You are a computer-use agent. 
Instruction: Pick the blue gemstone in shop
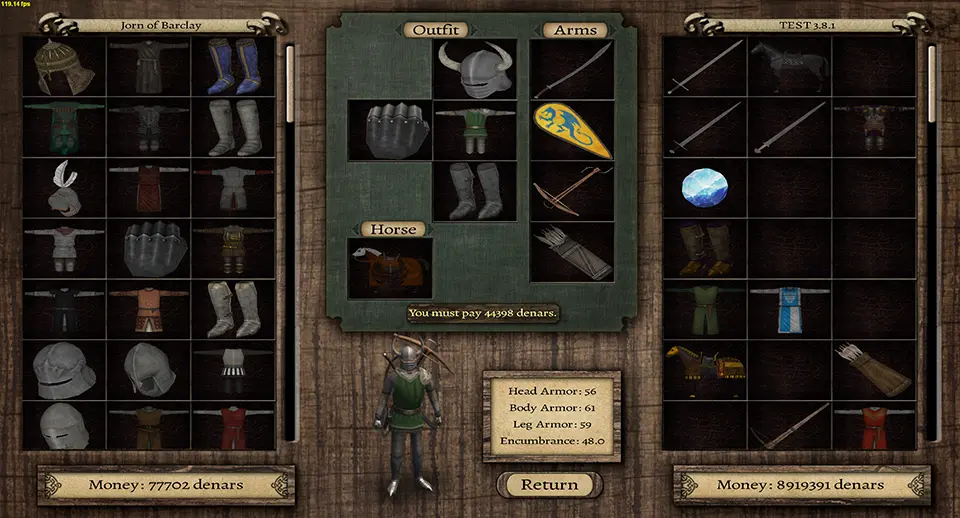click(x=704, y=187)
